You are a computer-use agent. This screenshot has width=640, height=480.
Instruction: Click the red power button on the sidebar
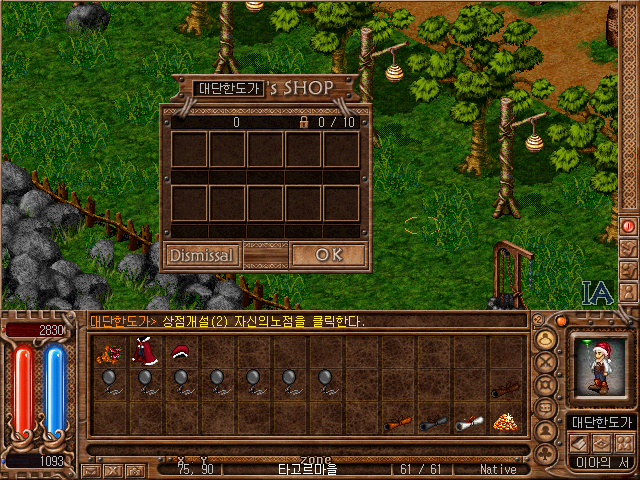[x=629, y=226]
